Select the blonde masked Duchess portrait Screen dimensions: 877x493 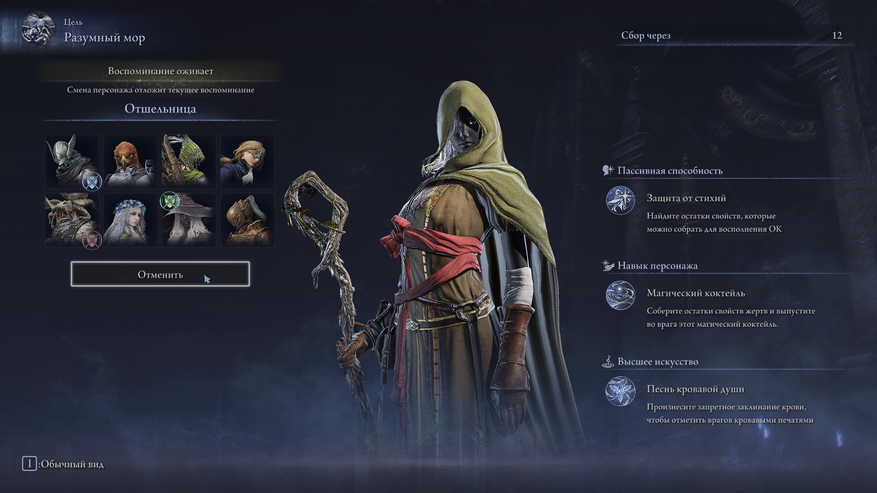pos(246,161)
